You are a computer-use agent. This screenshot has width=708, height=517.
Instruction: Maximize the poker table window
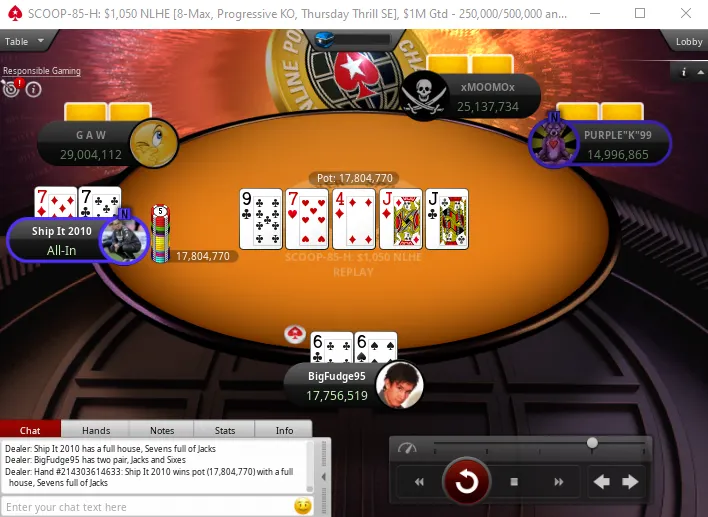click(640, 13)
